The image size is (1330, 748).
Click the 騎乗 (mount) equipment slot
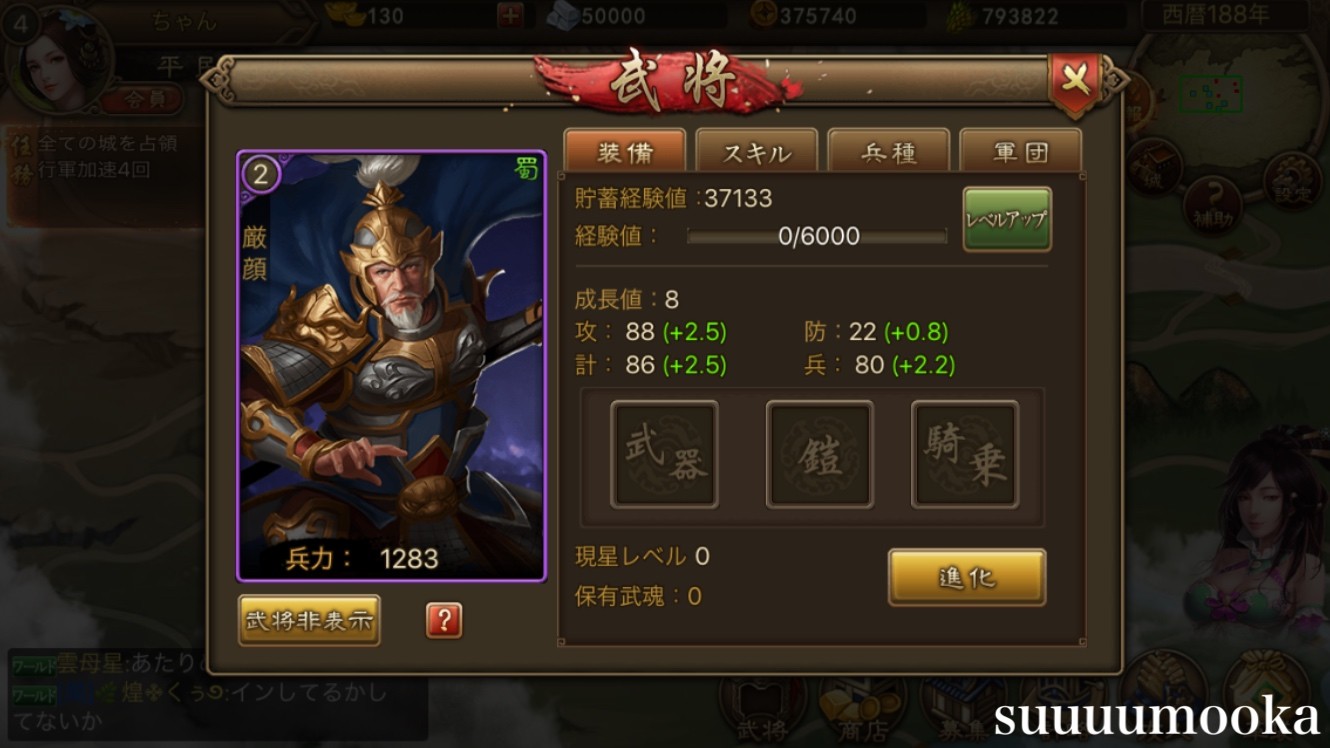coord(963,454)
